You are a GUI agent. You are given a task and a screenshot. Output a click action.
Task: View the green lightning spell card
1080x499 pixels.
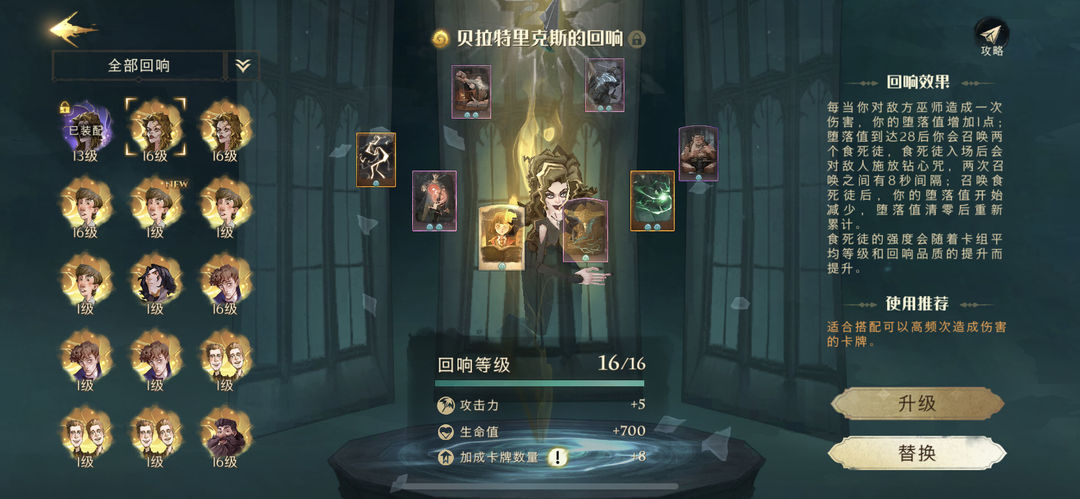pyautogui.click(x=652, y=200)
